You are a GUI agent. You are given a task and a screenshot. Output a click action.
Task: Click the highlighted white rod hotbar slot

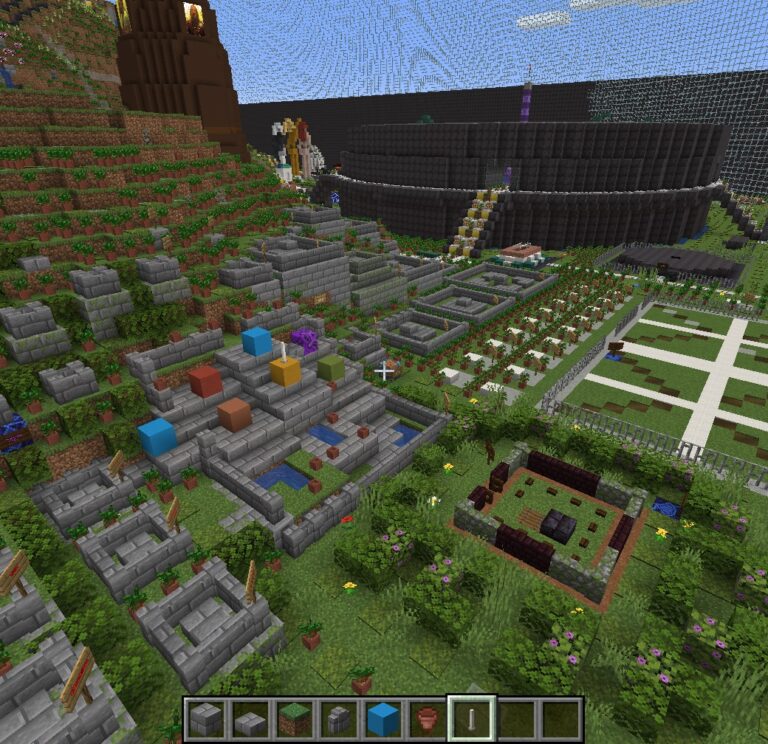[471, 718]
